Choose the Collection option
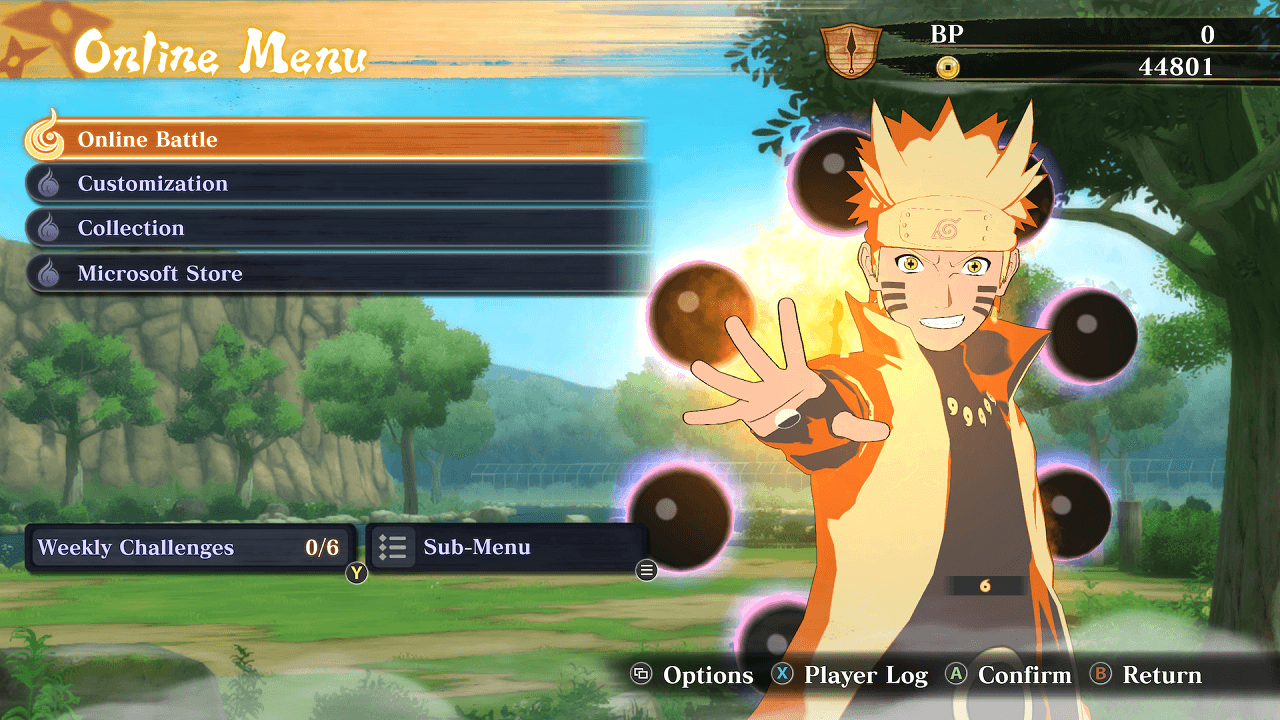Viewport: 1280px width, 720px height. click(x=330, y=228)
